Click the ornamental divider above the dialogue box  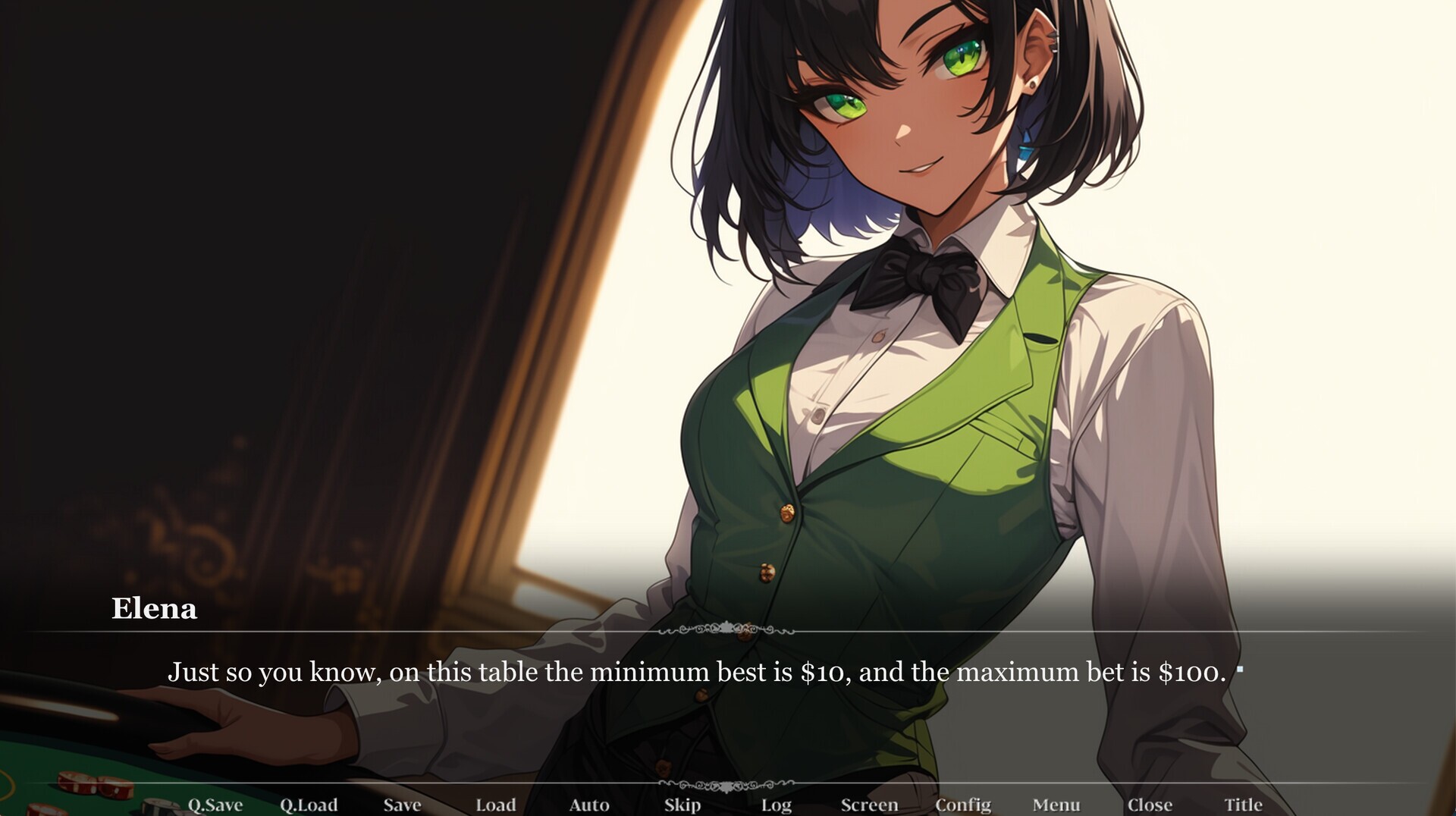point(728,629)
